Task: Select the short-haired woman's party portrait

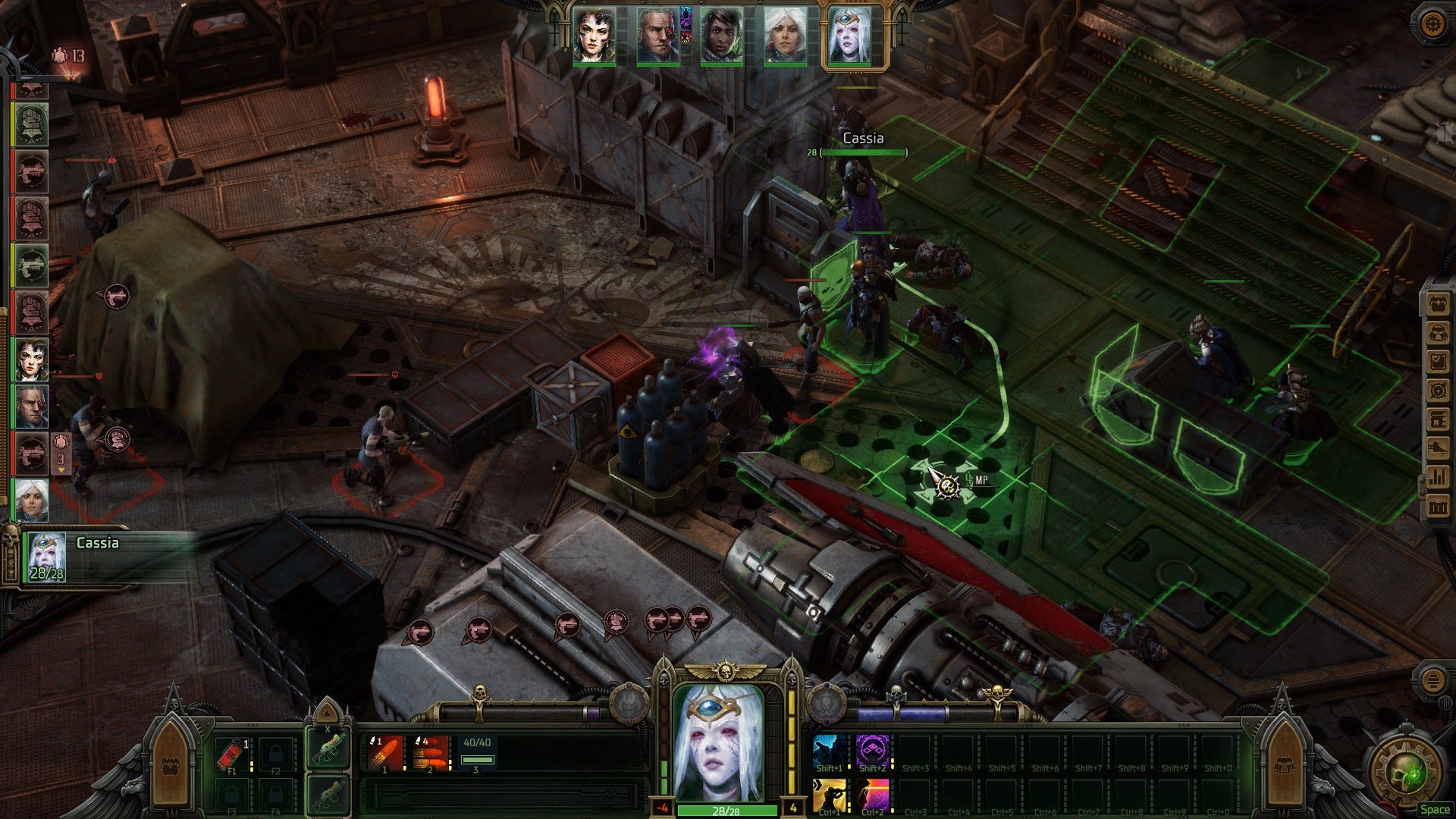Action: click(x=720, y=36)
